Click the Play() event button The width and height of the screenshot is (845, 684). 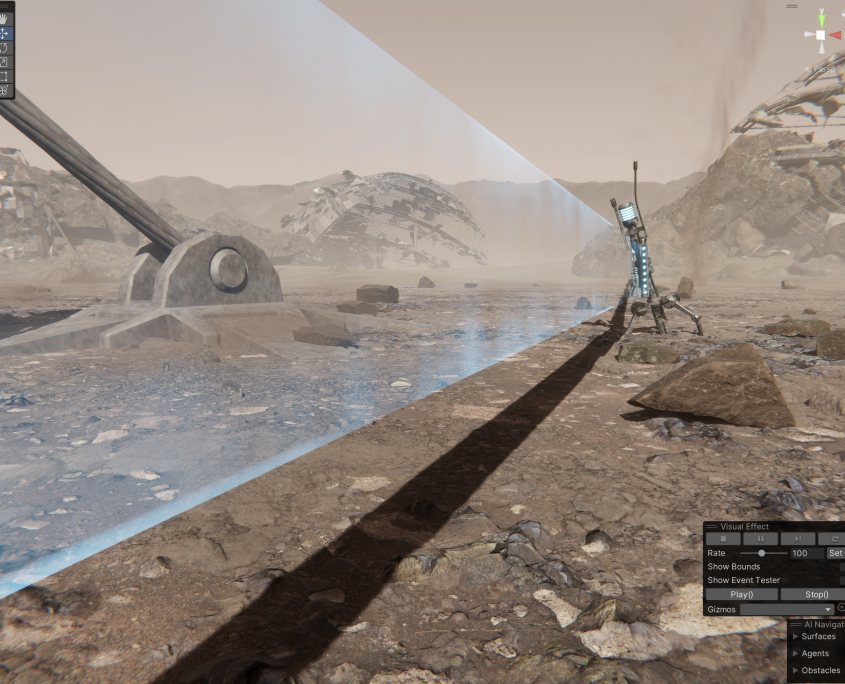(x=740, y=594)
